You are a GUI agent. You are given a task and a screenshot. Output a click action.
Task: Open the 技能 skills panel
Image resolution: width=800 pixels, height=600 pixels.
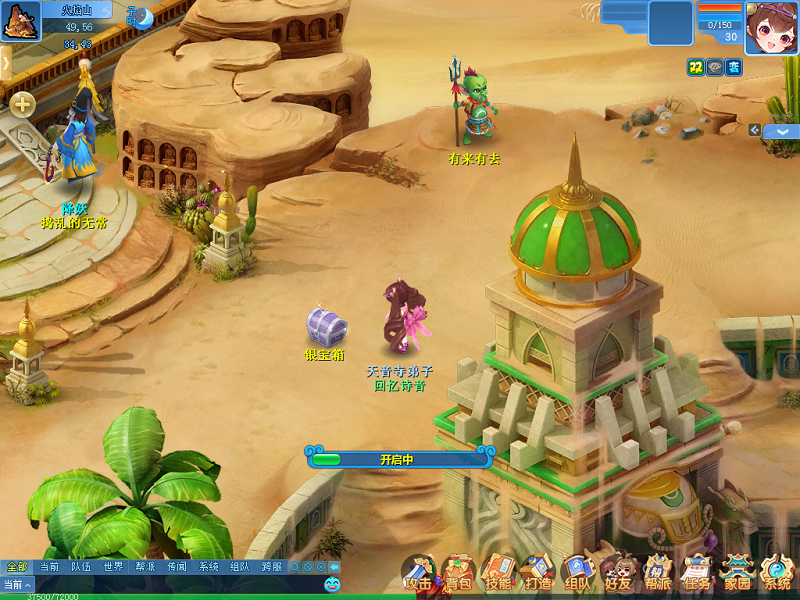click(498, 574)
